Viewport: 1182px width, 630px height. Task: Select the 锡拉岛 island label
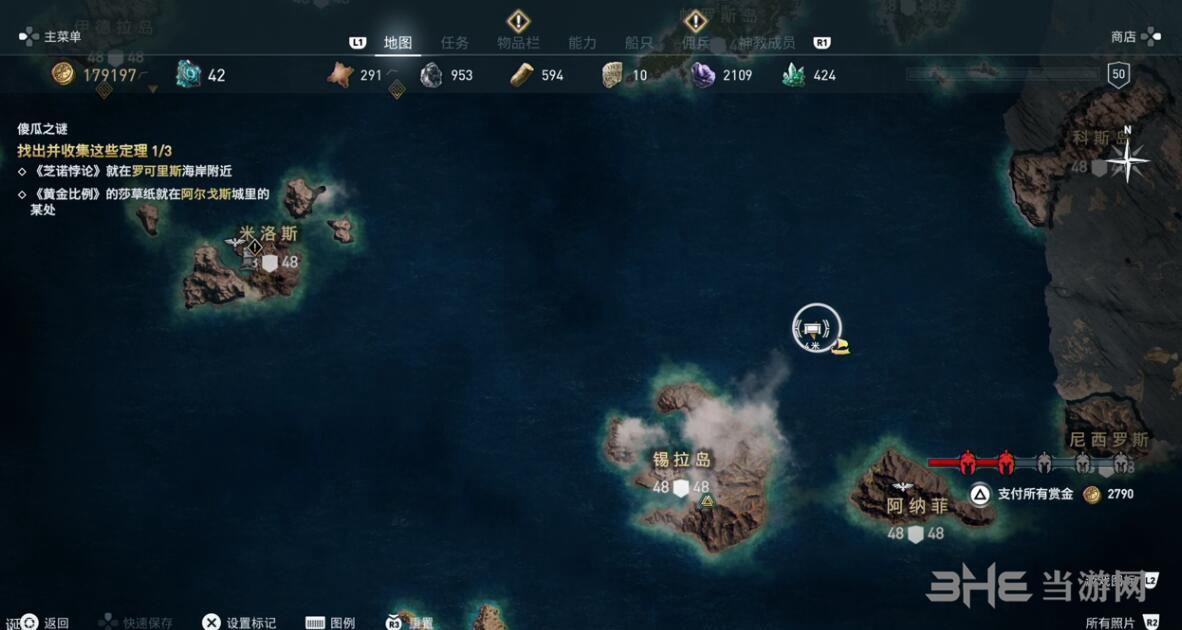(682, 460)
